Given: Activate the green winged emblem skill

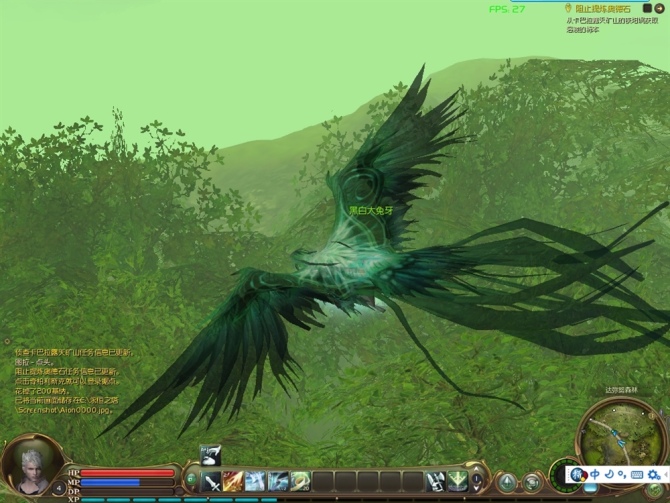Looking at the screenshot, I should click(458, 481).
